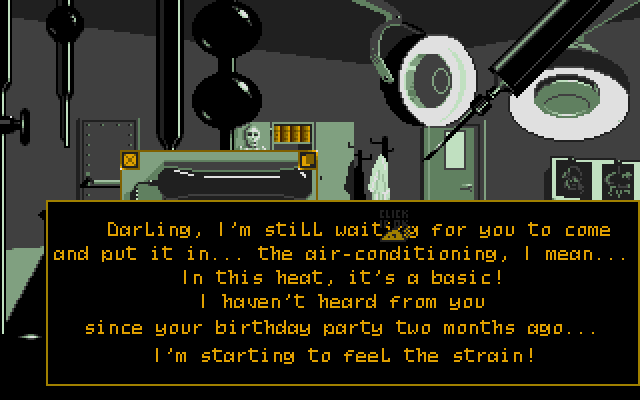
Task: Dismiss the "Darling" message text box
Action: pyautogui.click(x=342, y=291)
